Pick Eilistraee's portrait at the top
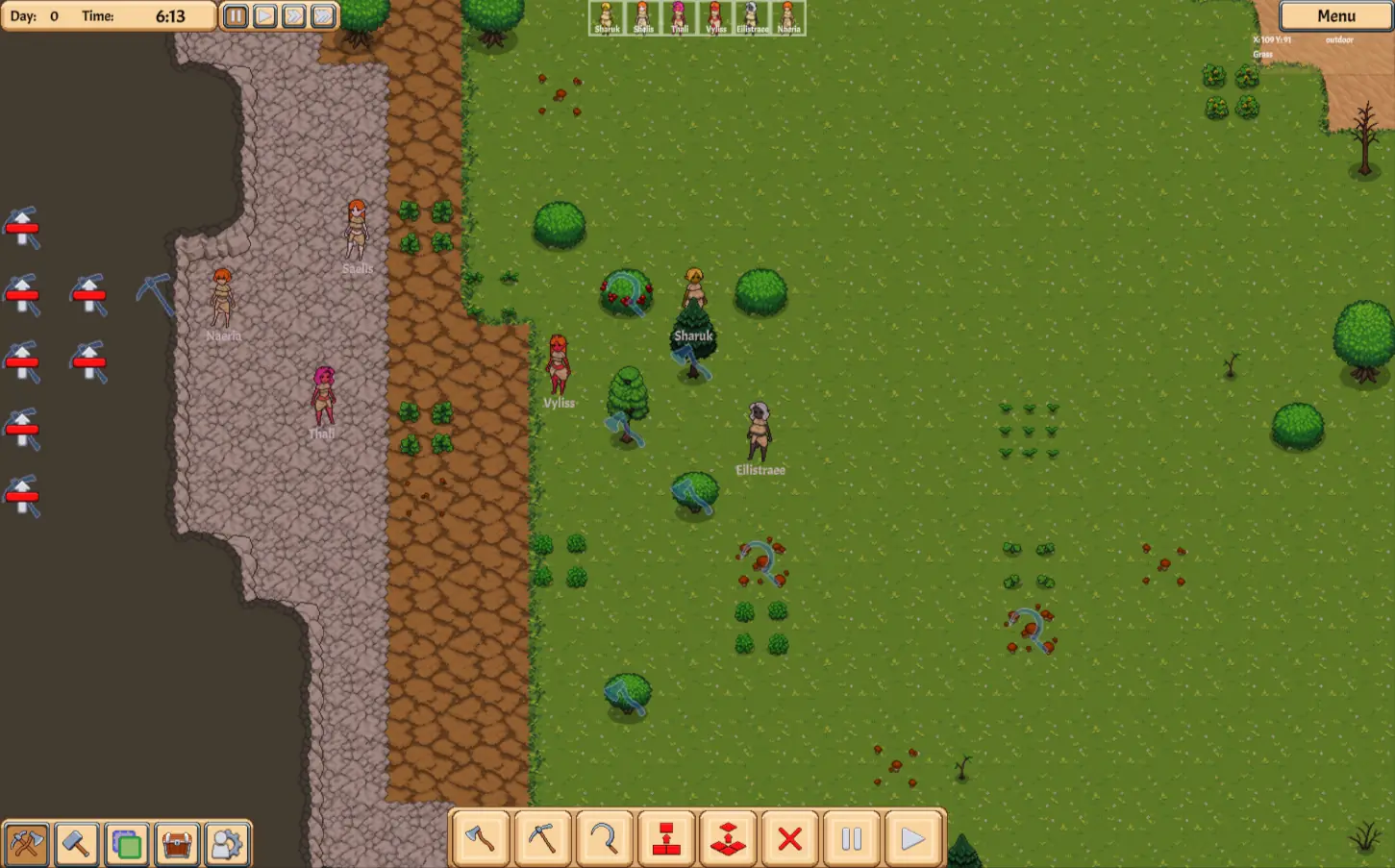Viewport: 1395px width, 868px height. point(752,18)
